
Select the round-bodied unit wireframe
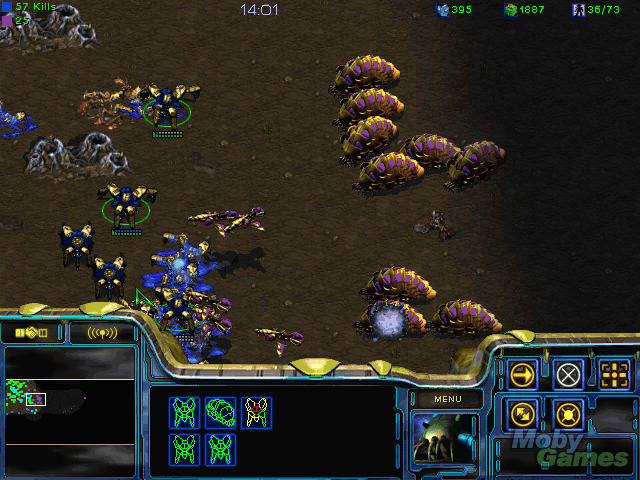point(220,411)
